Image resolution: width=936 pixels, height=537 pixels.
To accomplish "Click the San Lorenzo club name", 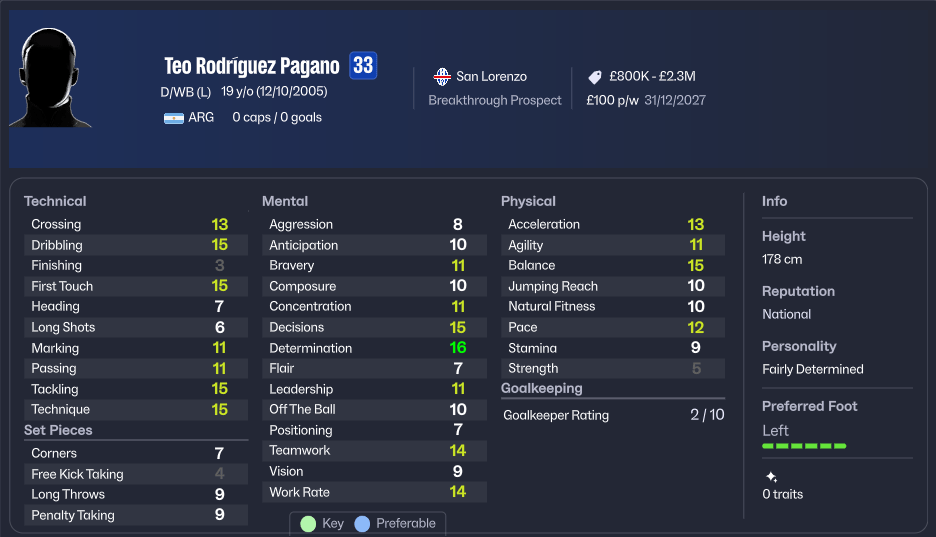I will pyautogui.click(x=491, y=76).
